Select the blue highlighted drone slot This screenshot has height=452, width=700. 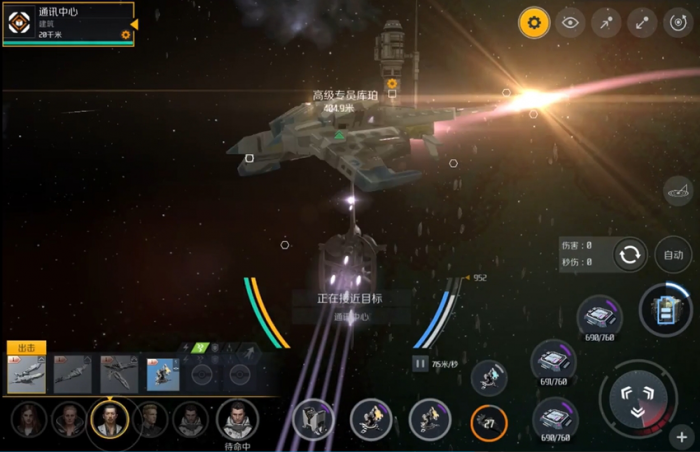163,375
